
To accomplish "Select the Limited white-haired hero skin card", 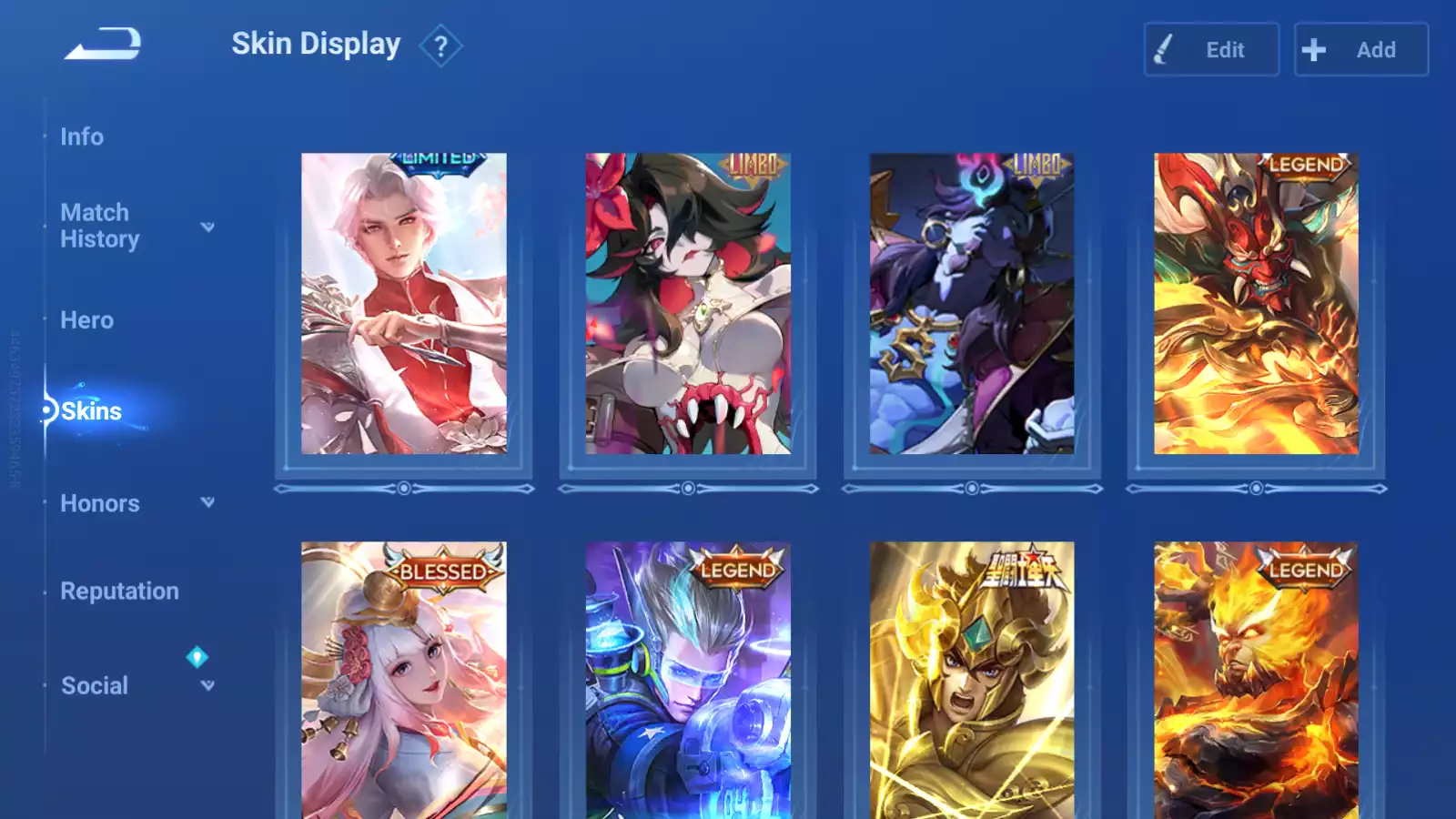I will pyautogui.click(x=404, y=303).
